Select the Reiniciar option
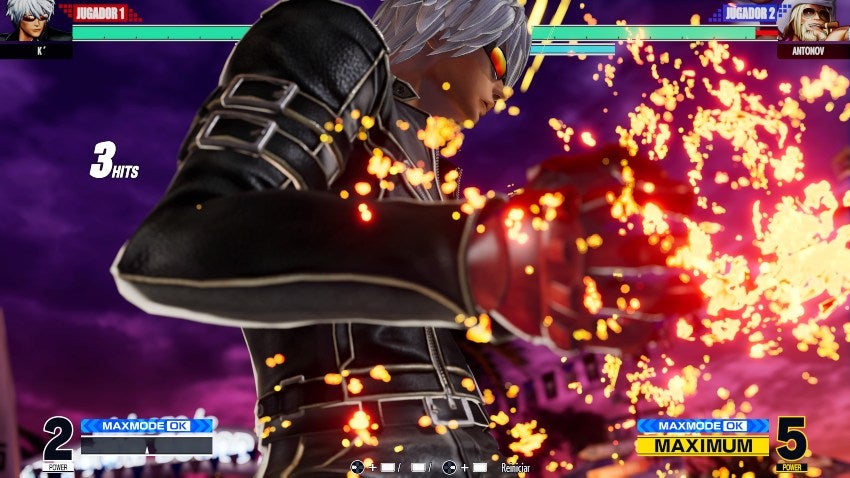The height and width of the screenshot is (478, 850). pos(514,467)
